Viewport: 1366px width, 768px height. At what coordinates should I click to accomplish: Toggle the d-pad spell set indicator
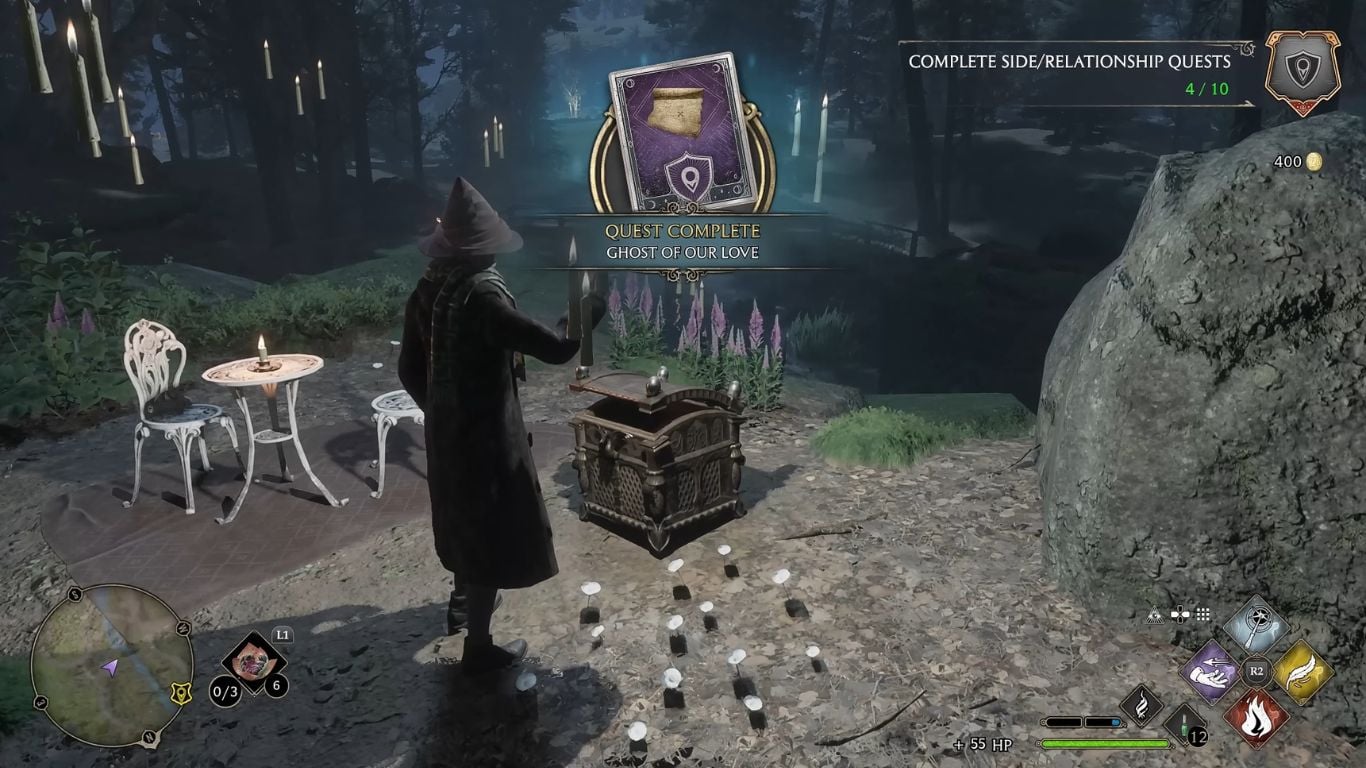(1180, 614)
